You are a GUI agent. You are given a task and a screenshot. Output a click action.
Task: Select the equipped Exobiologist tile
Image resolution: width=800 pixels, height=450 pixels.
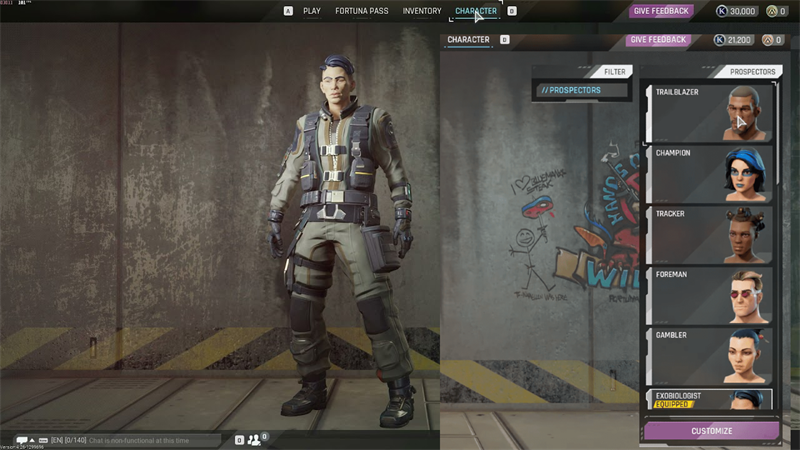[708, 400]
